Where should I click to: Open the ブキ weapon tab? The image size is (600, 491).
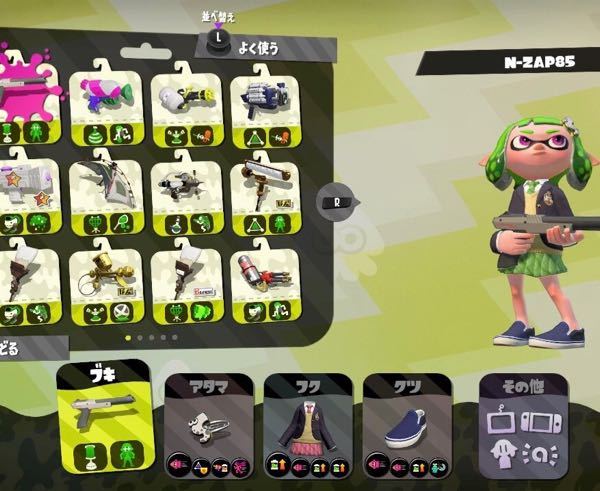(104, 417)
